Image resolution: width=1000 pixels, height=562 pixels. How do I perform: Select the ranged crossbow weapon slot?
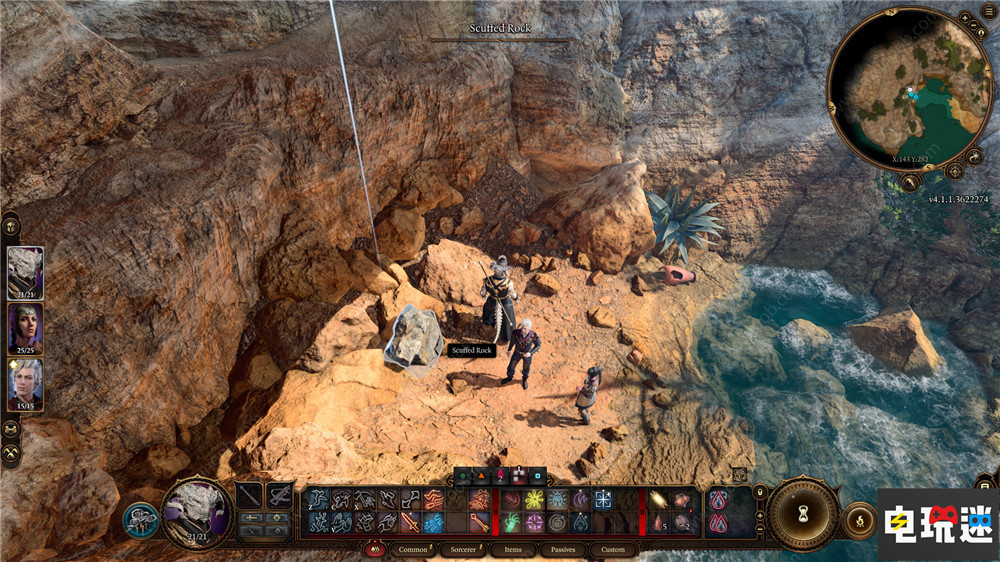279,495
